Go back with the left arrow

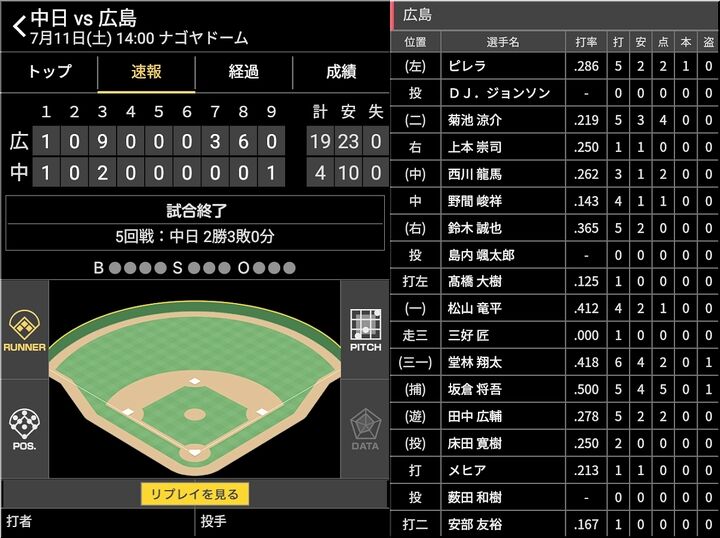point(18,26)
